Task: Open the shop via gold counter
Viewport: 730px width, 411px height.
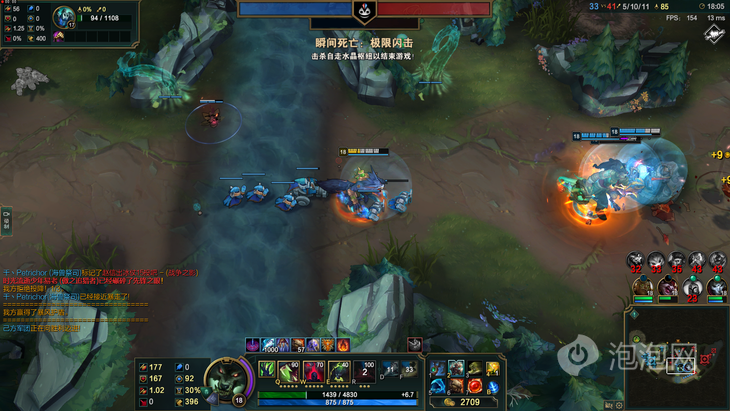Action: pos(468,402)
